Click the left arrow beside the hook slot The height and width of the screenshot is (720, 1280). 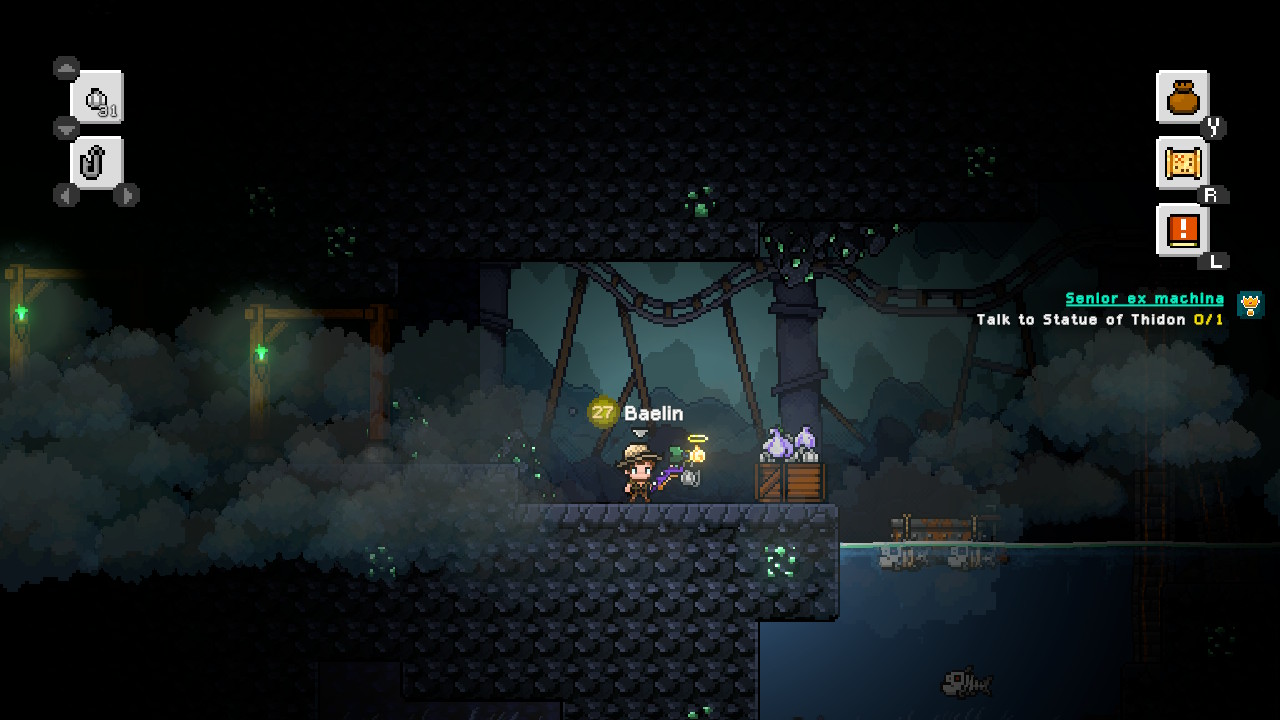pos(64,197)
